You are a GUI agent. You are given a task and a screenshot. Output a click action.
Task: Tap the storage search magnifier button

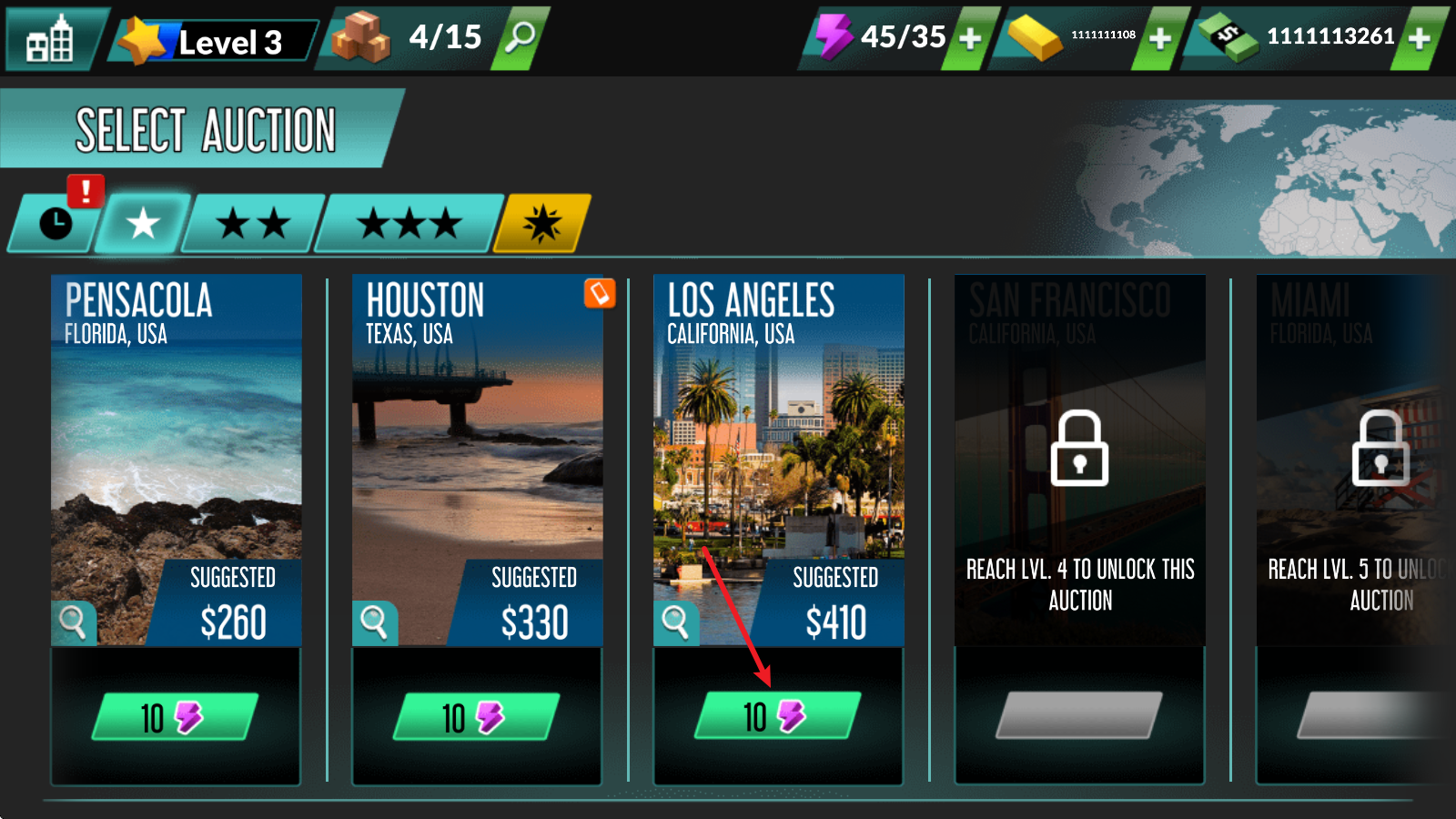[x=521, y=38]
